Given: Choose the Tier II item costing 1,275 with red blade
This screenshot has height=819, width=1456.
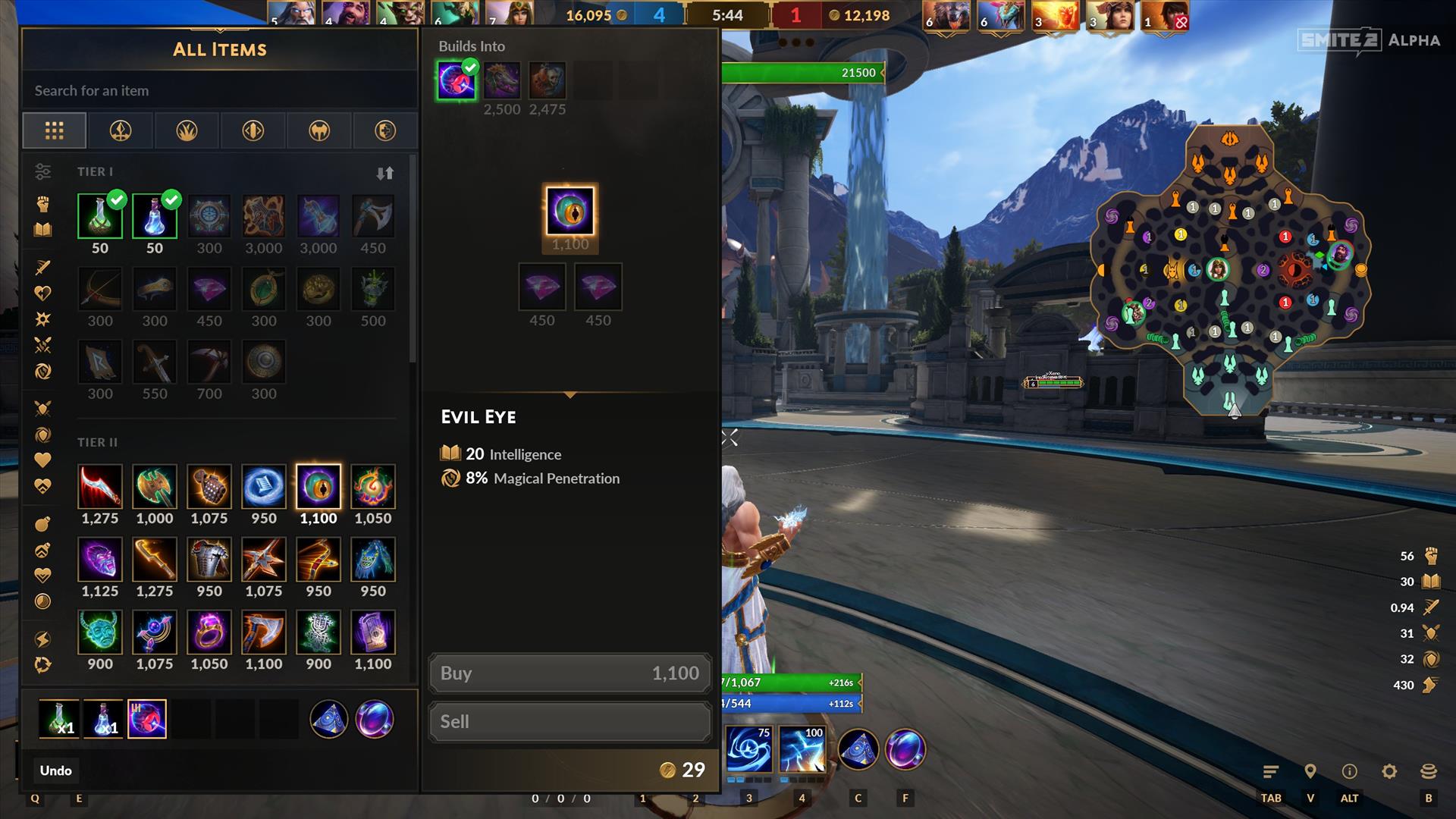Looking at the screenshot, I should point(100,487).
